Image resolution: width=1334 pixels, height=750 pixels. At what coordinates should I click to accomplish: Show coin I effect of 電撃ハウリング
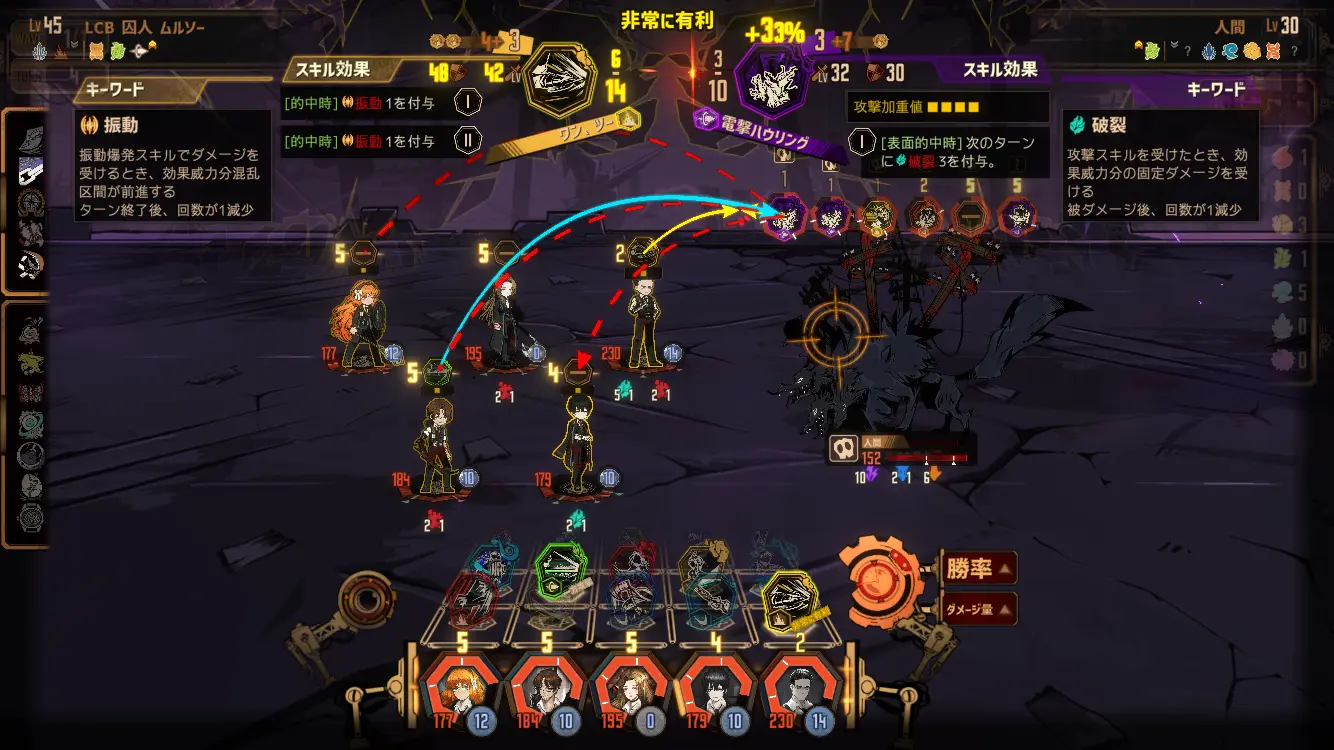[x=862, y=141]
